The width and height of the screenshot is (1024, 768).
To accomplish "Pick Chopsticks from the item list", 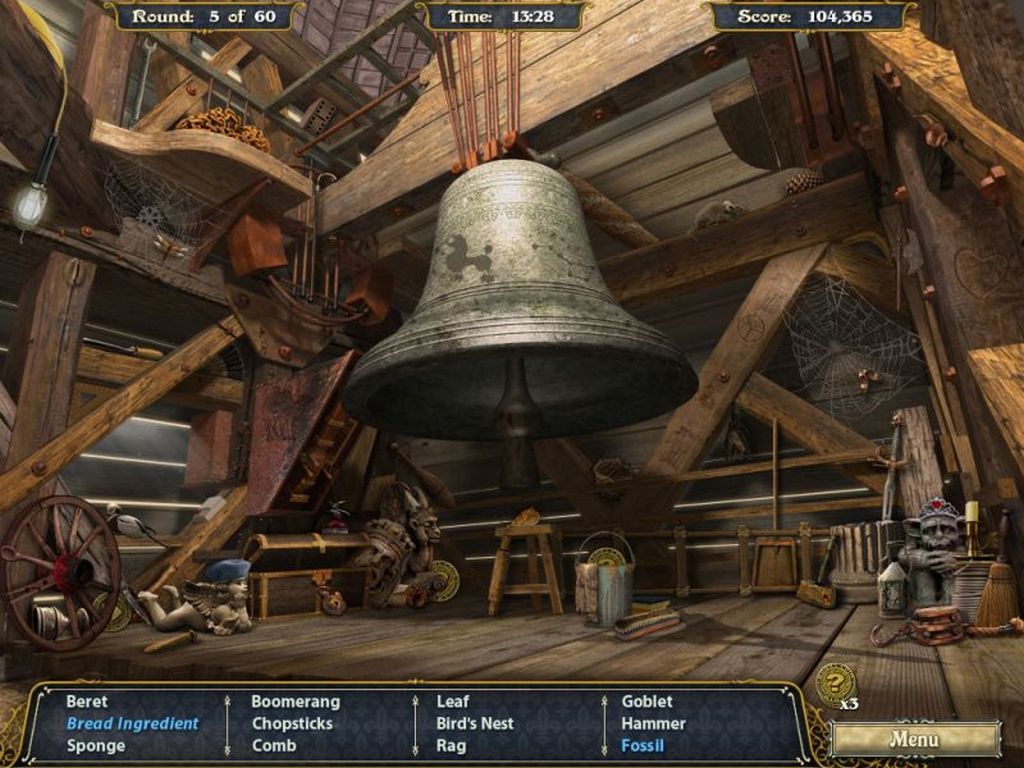I will 292,724.
